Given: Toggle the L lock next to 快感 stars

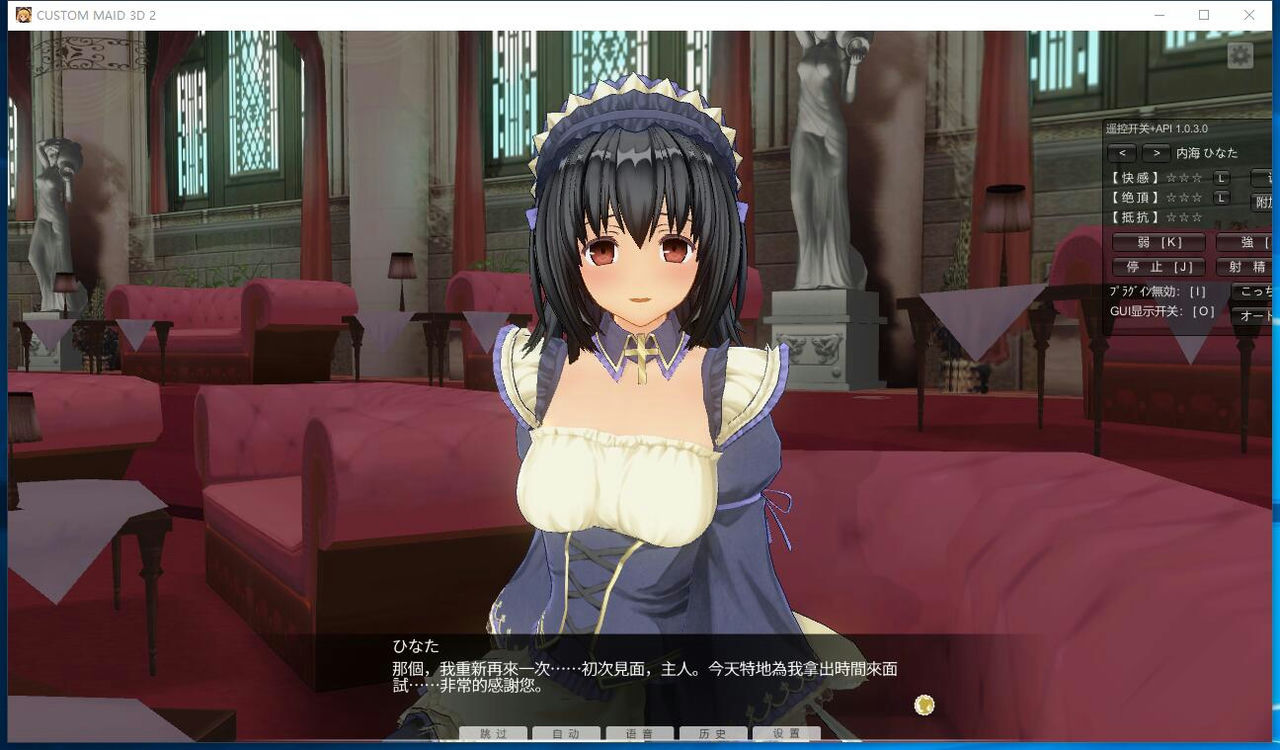Looking at the screenshot, I should click(1221, 179).
